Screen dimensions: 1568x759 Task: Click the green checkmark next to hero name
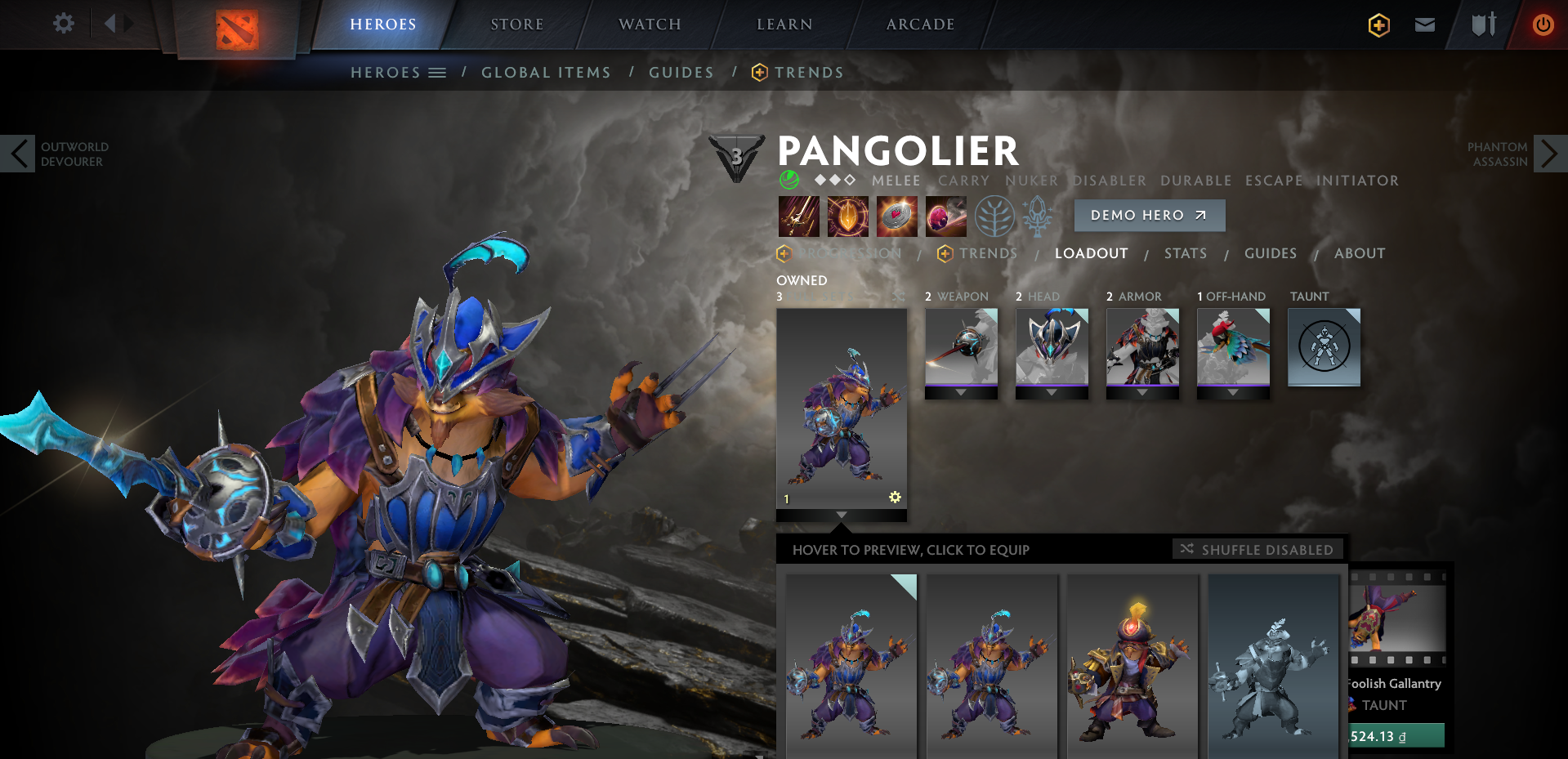[789, 179]
